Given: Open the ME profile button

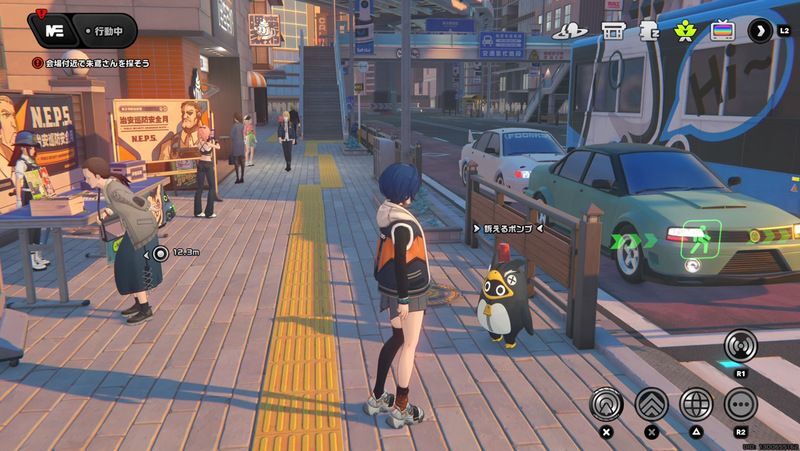Looking at the screenshot, I should [55, 29].
